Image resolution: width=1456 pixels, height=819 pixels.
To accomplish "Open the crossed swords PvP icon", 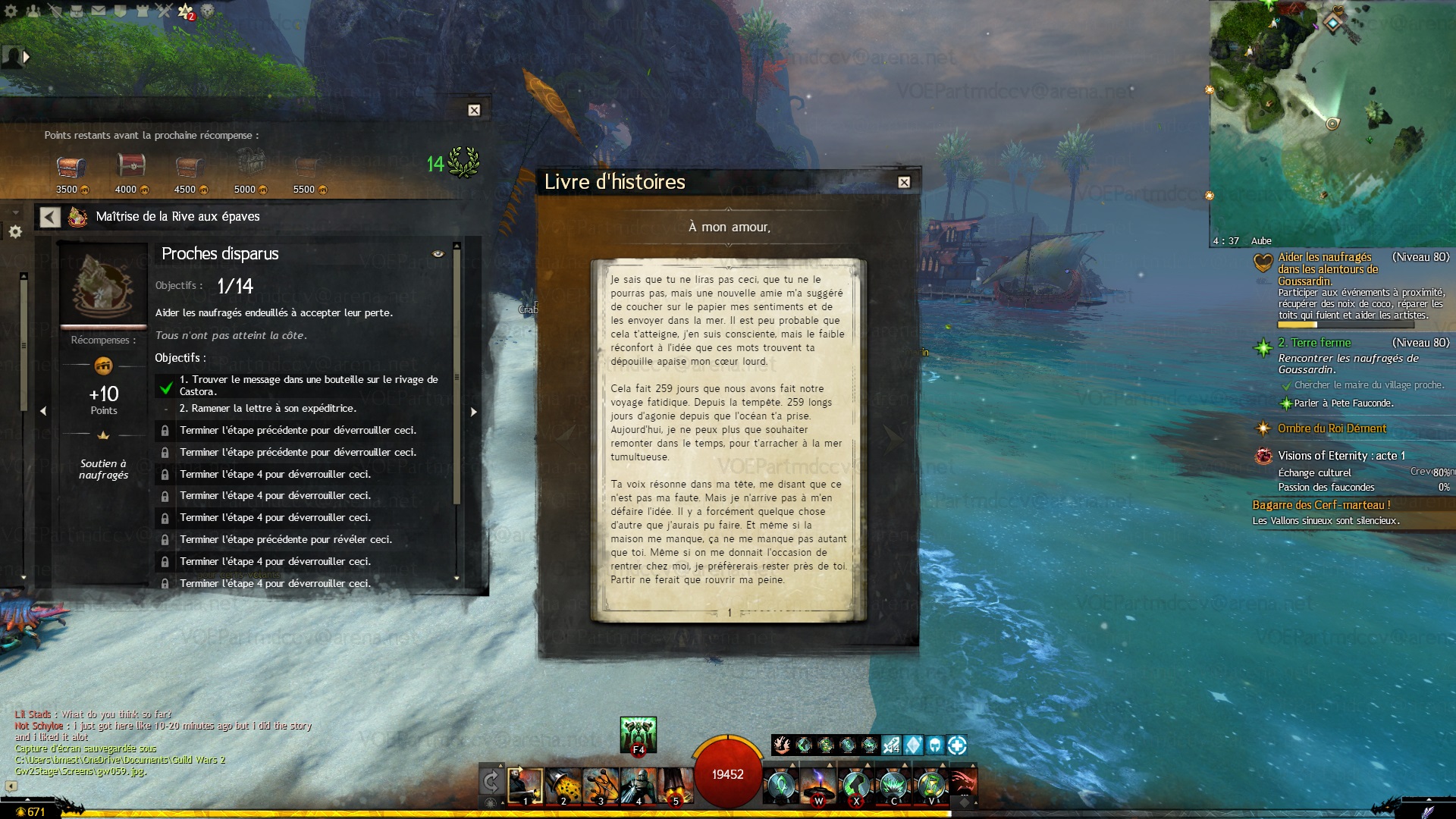I will tap(164, 11).
